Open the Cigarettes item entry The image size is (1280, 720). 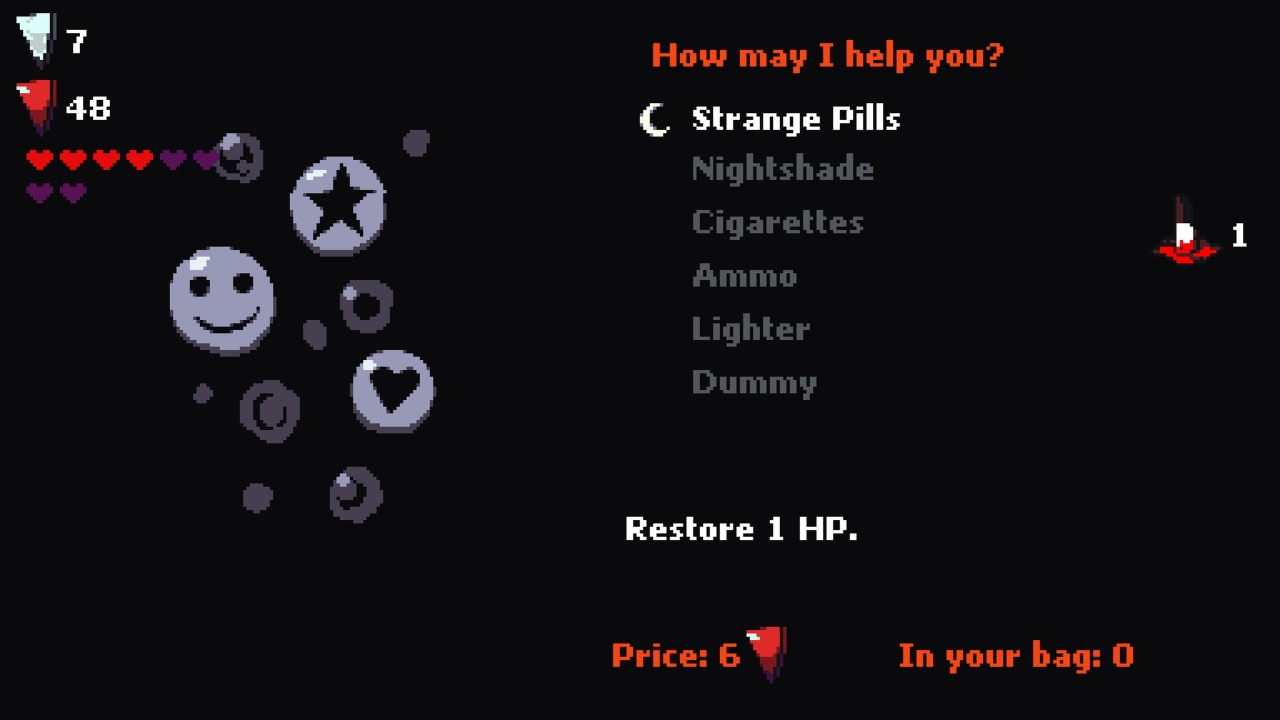[777, 223]
